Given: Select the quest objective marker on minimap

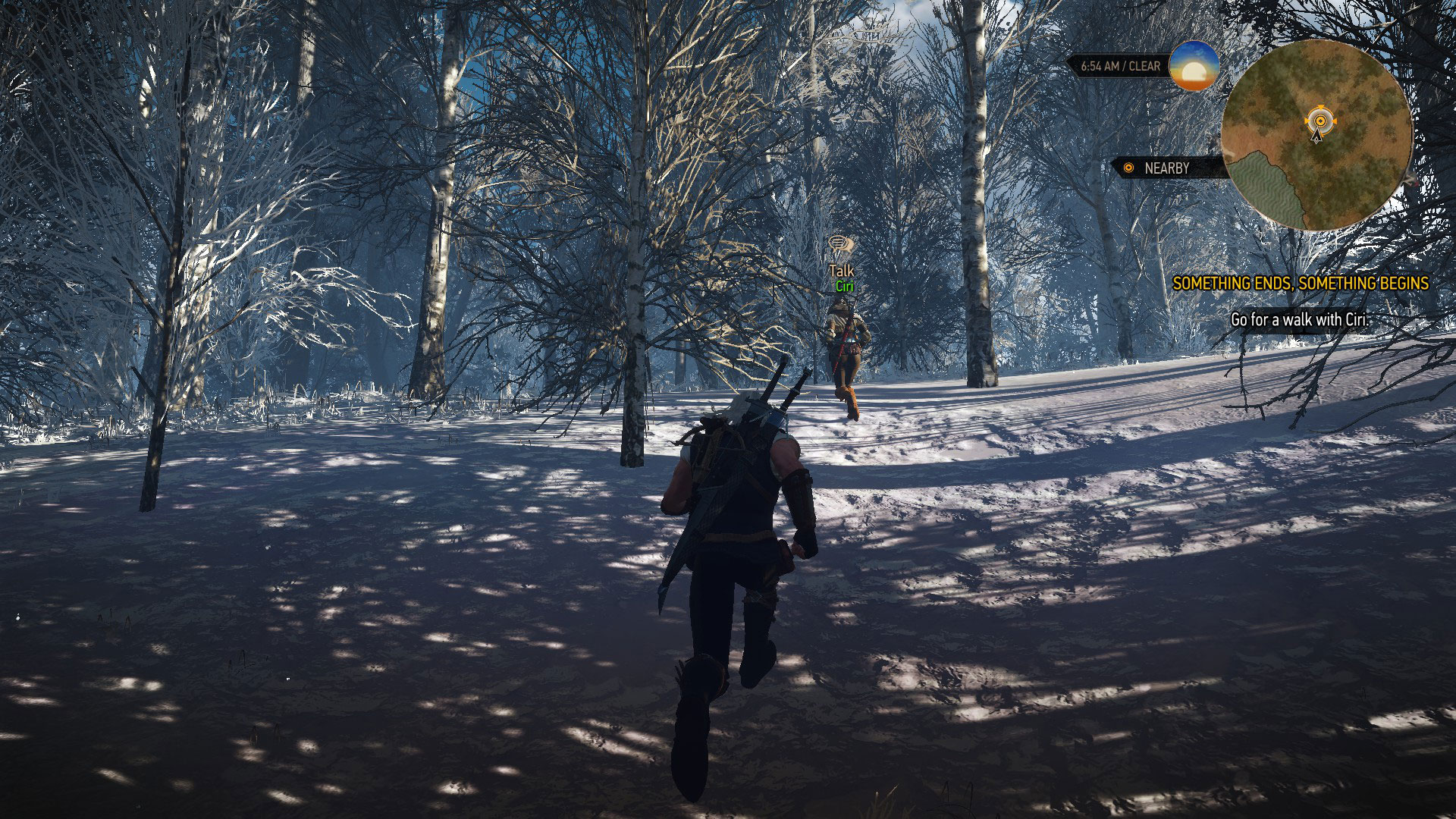Looking at the screenshot, I should coord(1319,120).
